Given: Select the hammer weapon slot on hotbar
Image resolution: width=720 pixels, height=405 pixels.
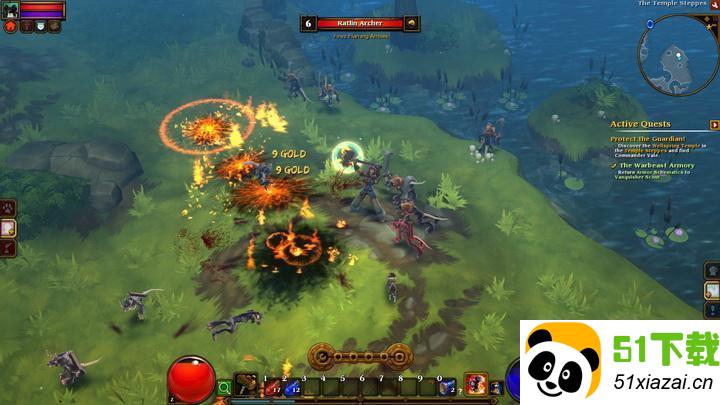Looking at the screenshot, I should pos(245,386).
